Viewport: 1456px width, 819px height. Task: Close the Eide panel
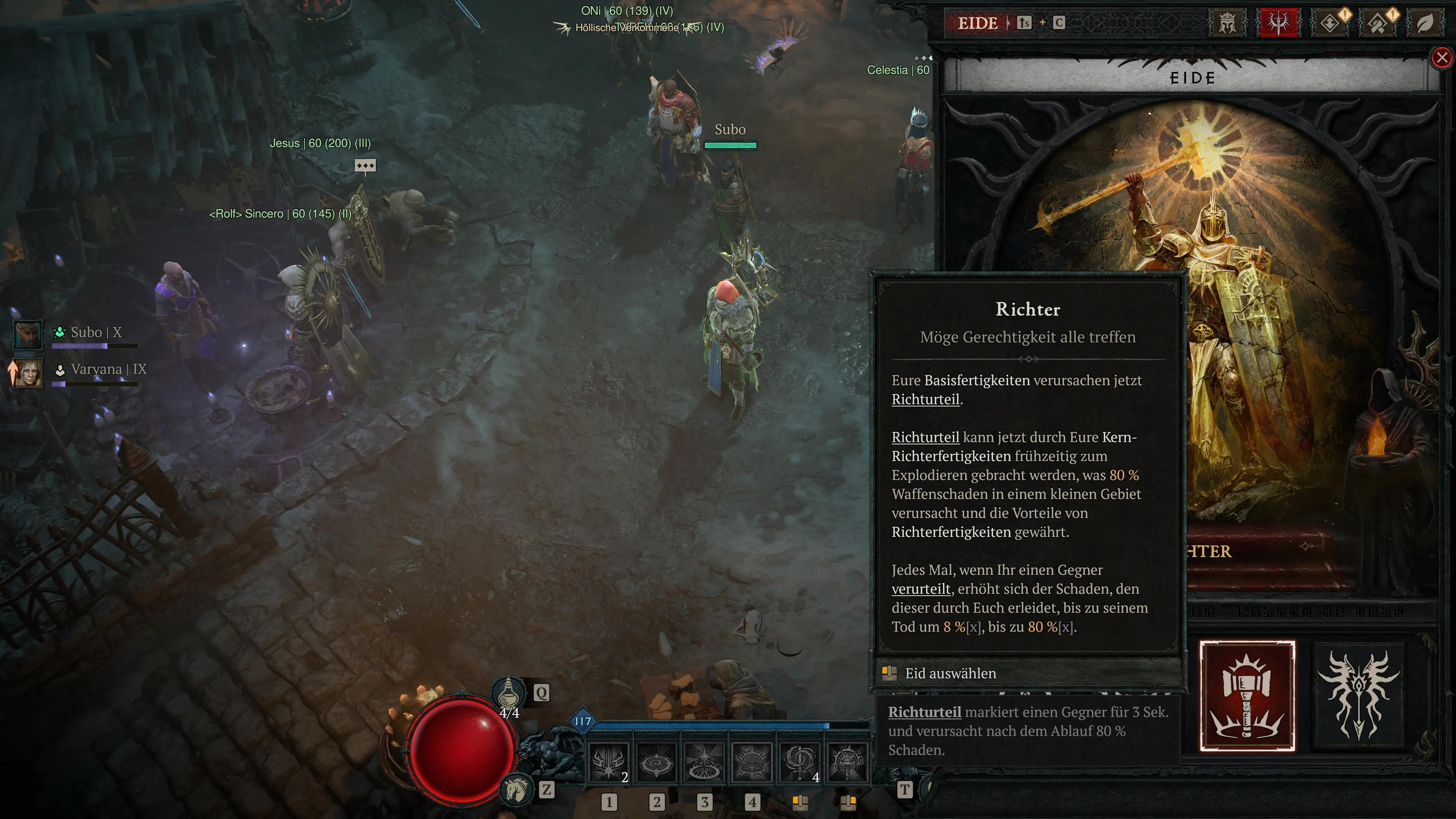1442,58
